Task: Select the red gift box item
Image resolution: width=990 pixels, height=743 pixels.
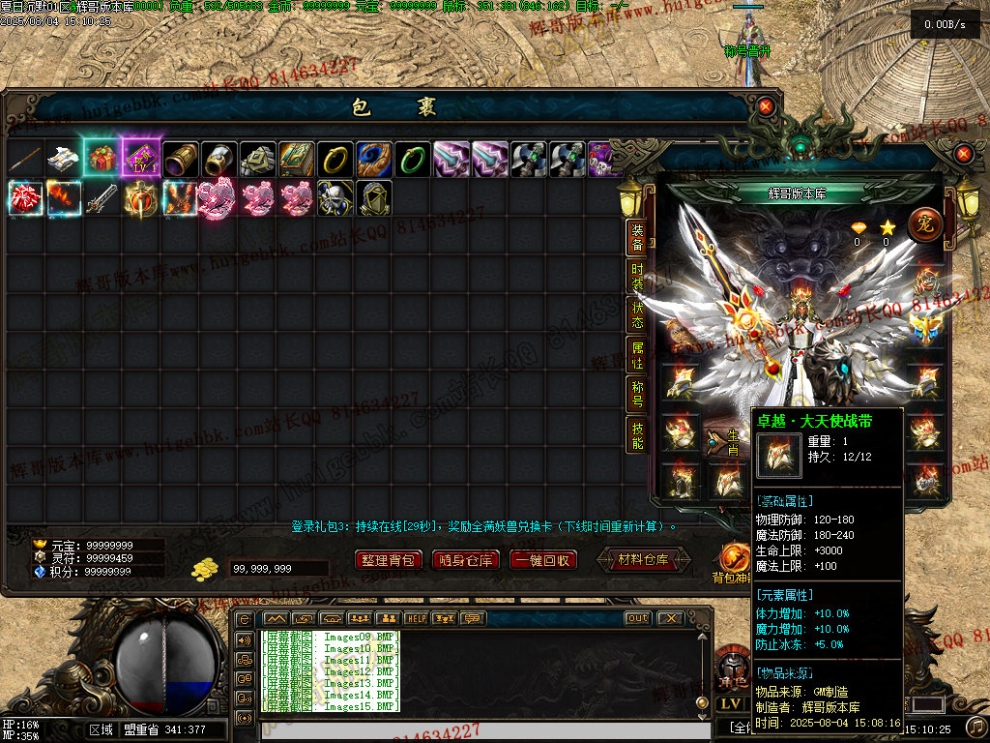Action: pyautogui.click(x=102, y=158)
